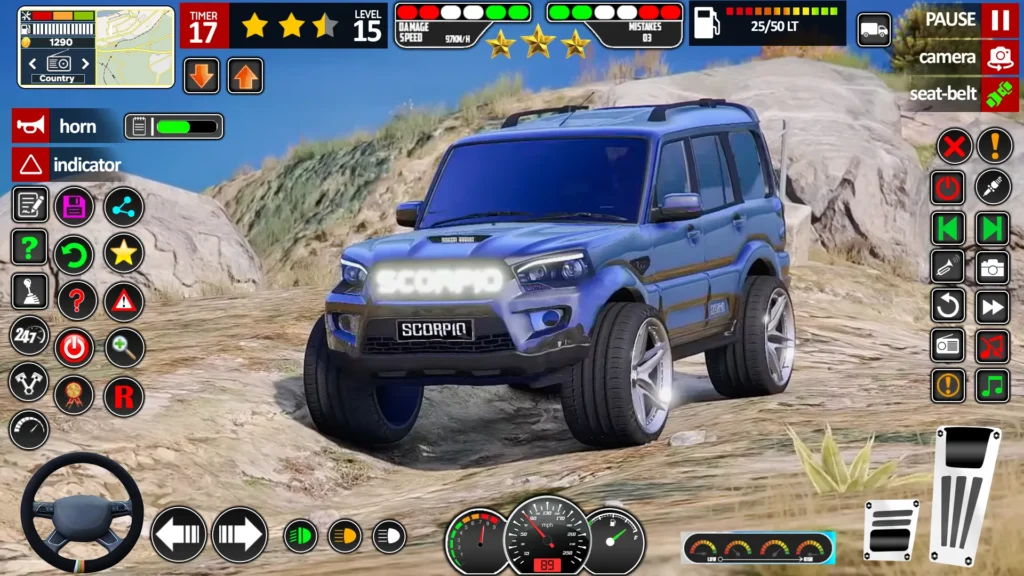Steer left with the left arrow button

point(179,534)
